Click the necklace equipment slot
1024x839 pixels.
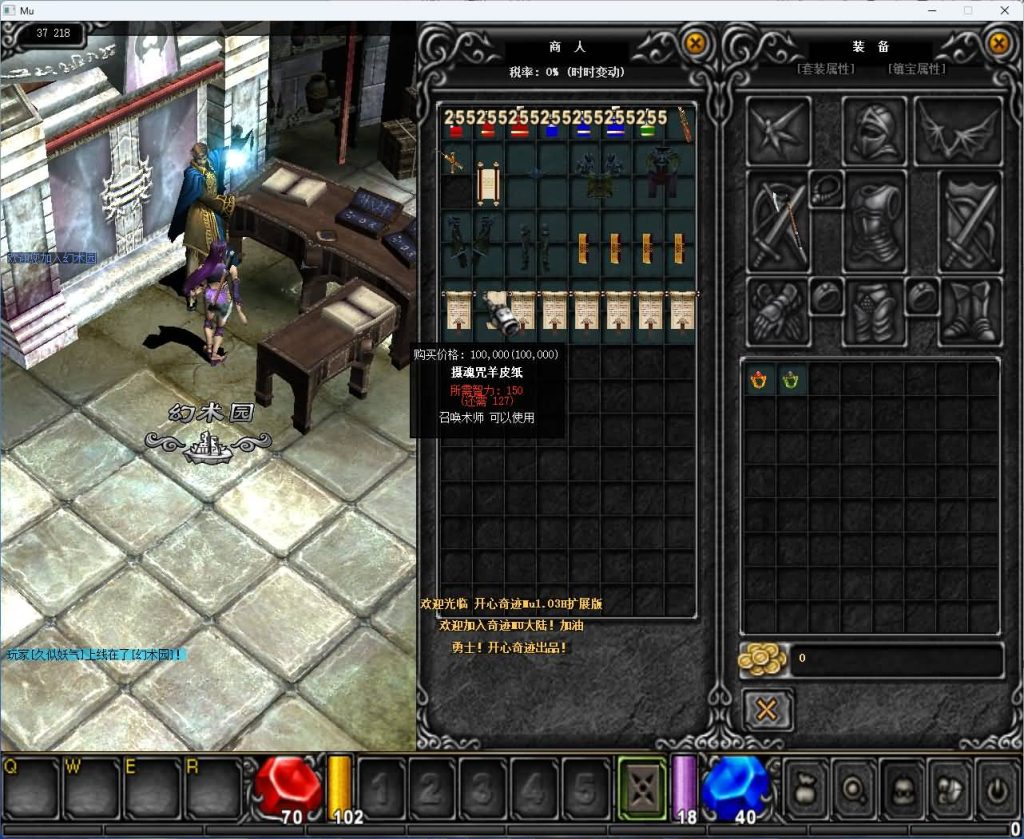coord(826,187)
